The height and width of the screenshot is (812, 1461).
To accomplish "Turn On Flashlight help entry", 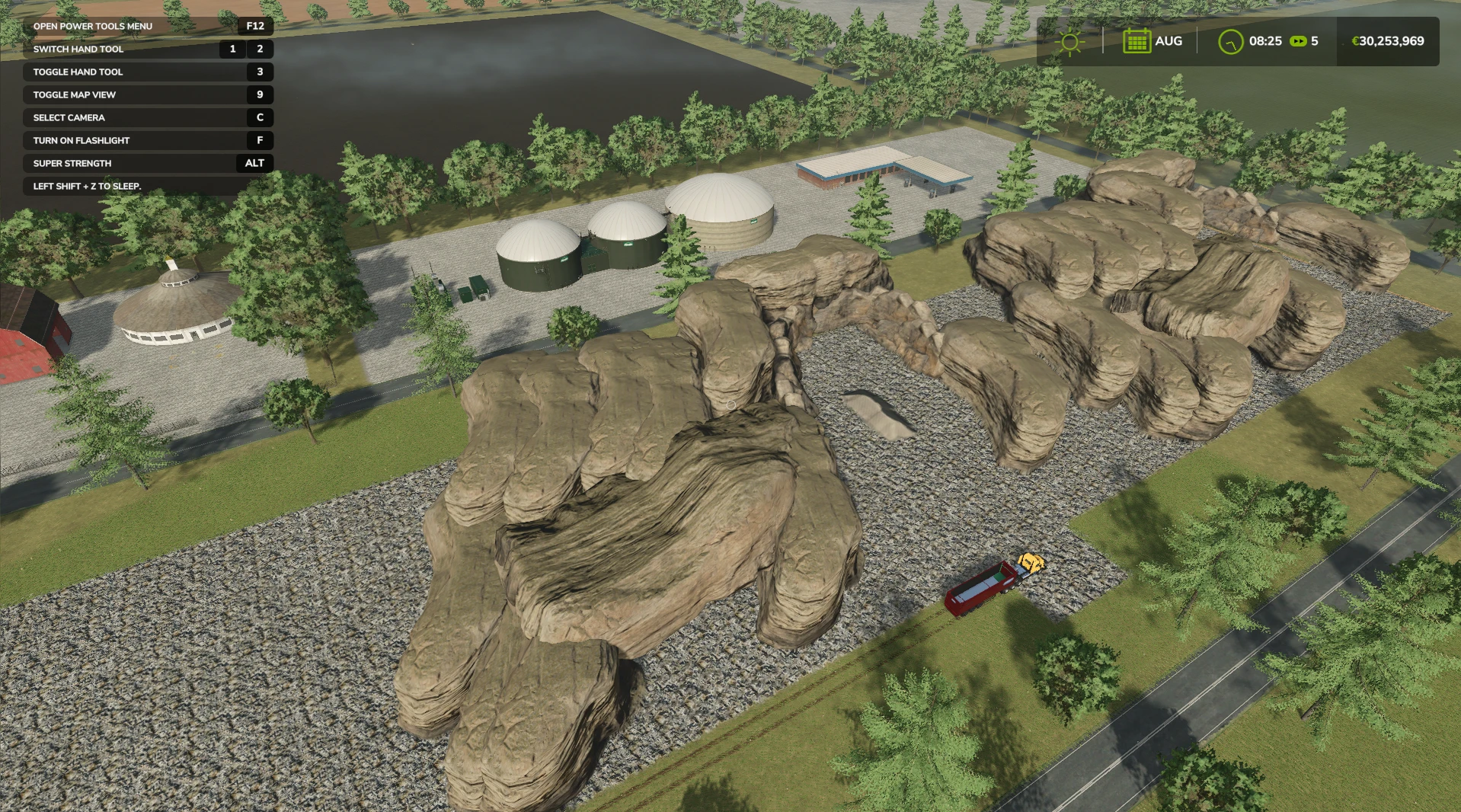I will click(x=80, y=140).
